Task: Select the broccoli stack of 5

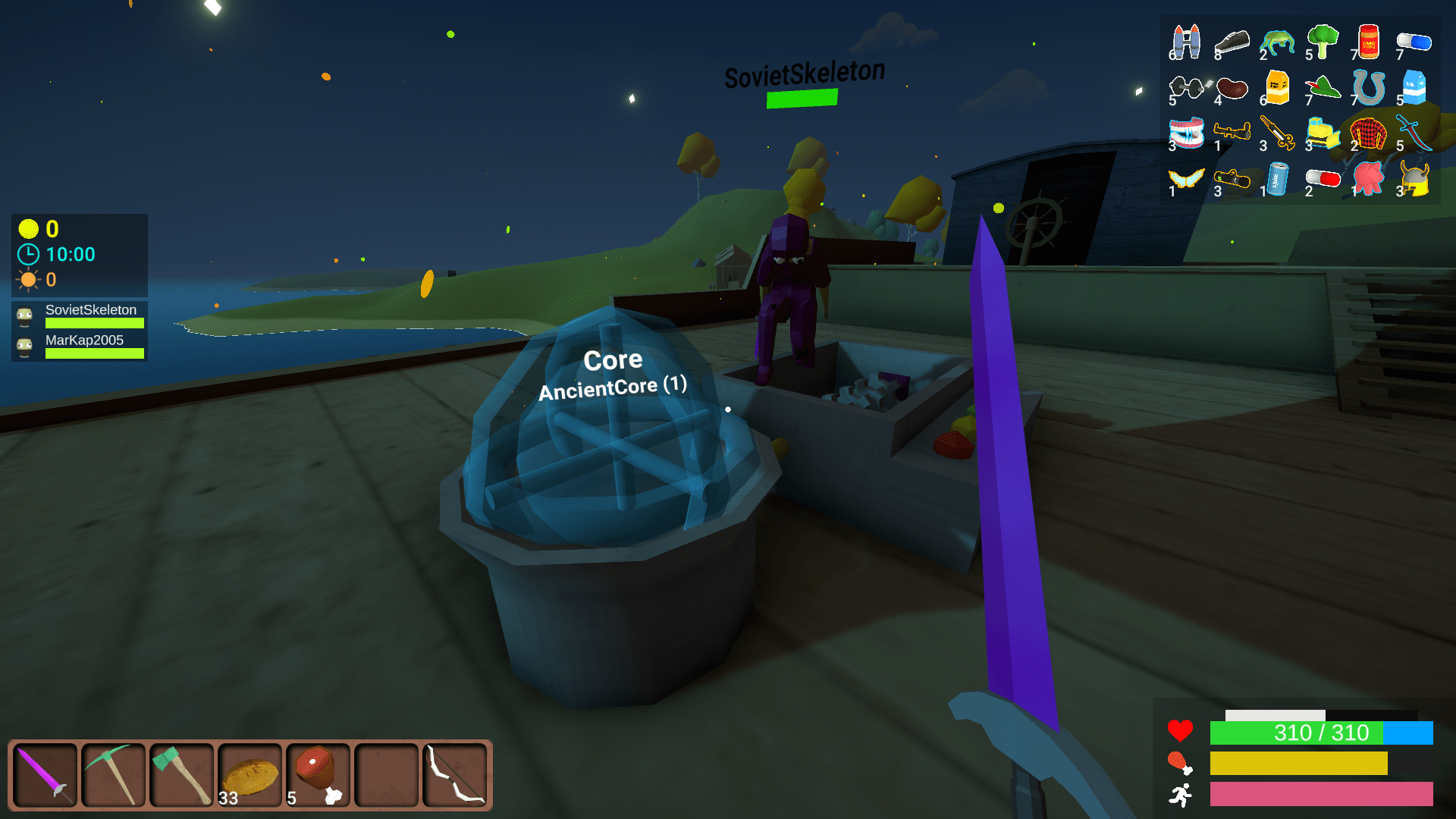Action: [1323, 42]
